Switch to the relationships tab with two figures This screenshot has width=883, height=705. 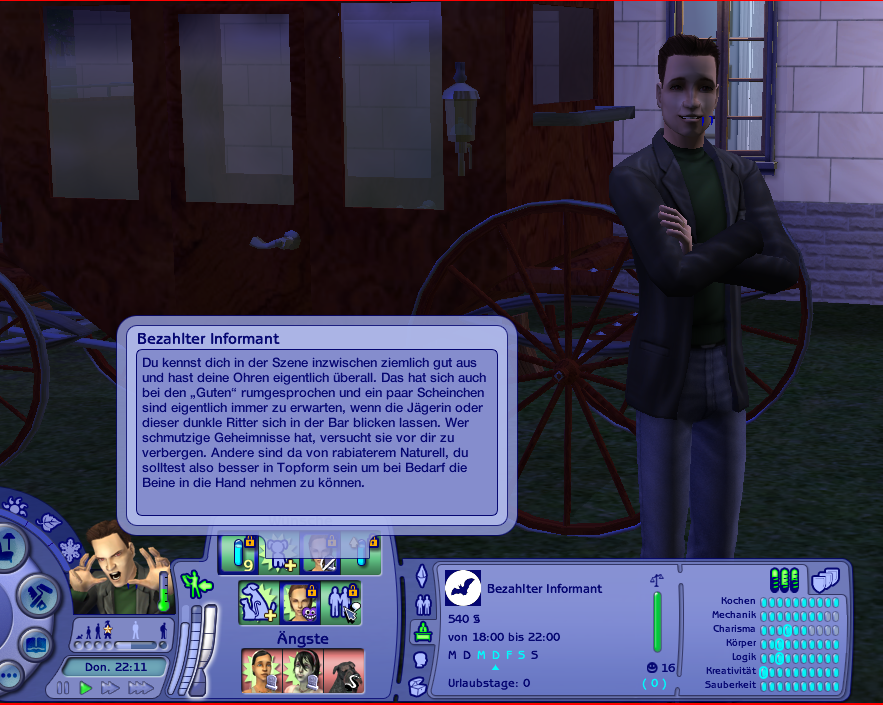[422, 603]
